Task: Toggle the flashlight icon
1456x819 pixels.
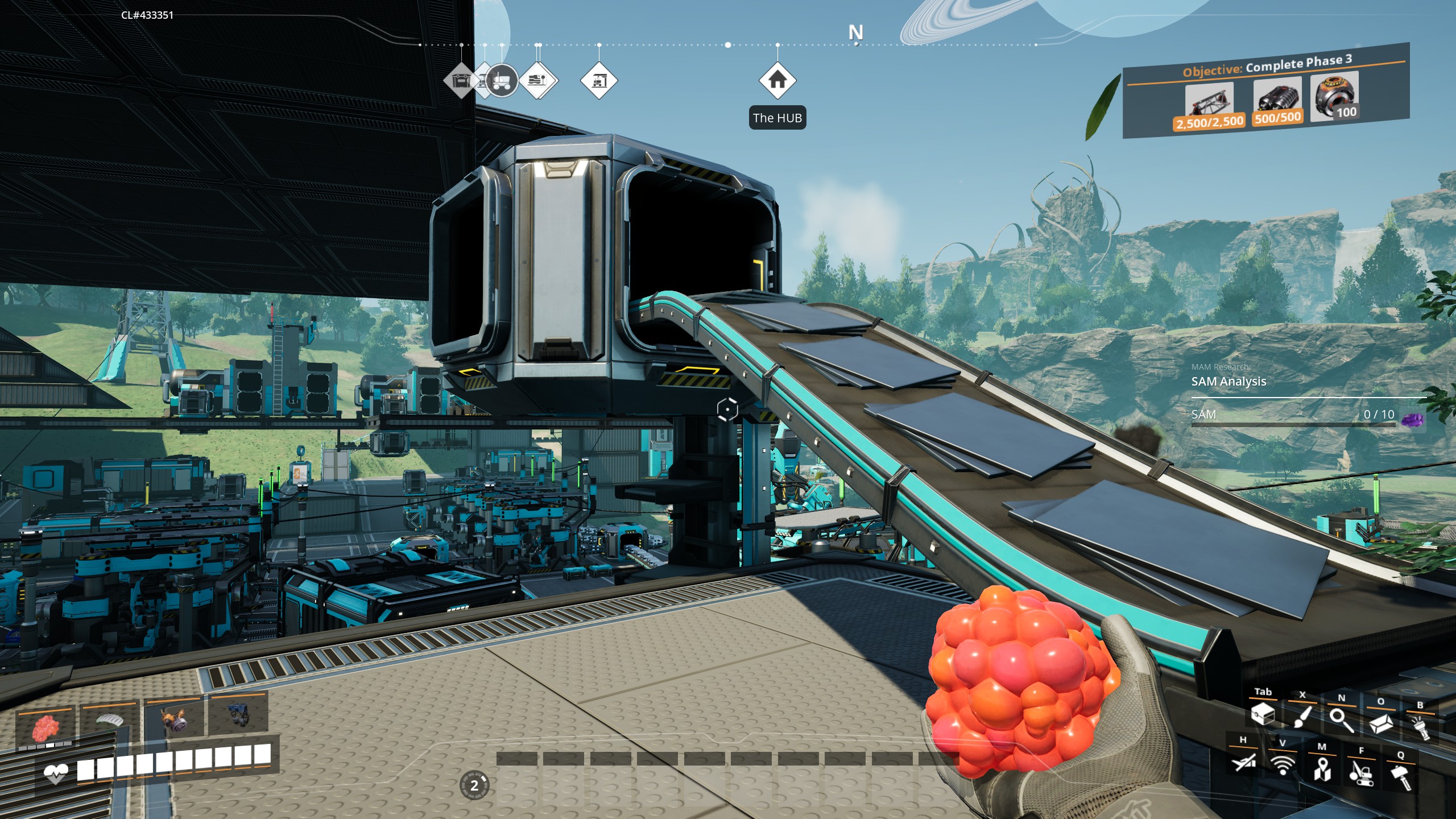Action: pos(1420,727)
